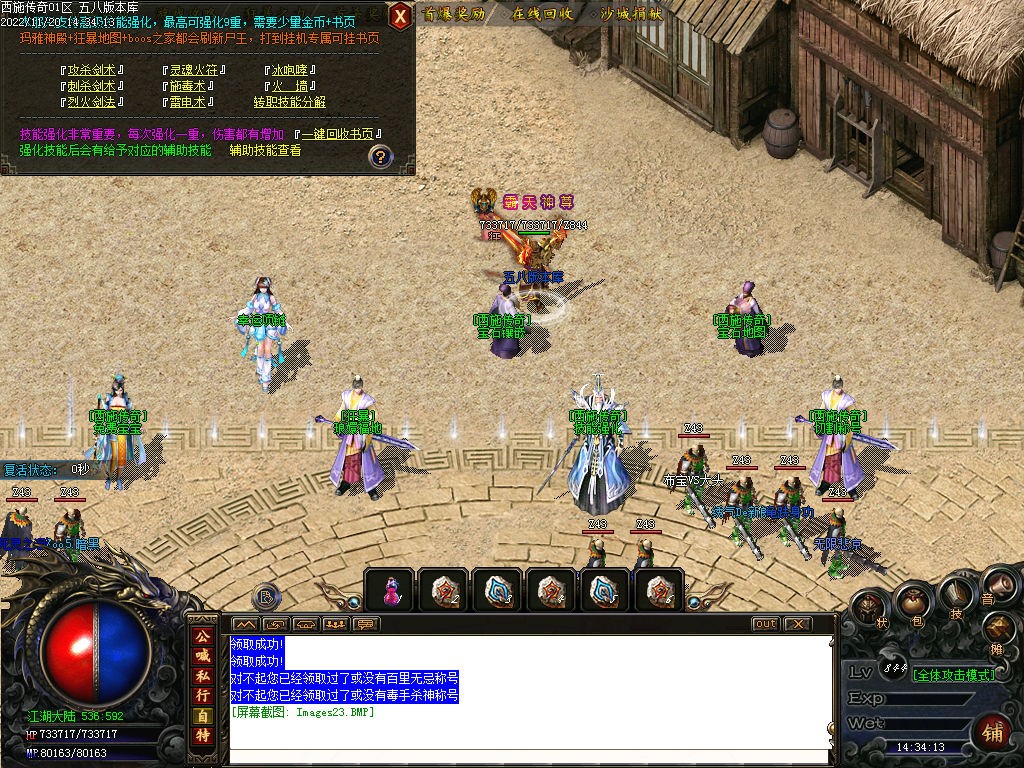Click the chat window 'out' button

[x=765, y=624]
